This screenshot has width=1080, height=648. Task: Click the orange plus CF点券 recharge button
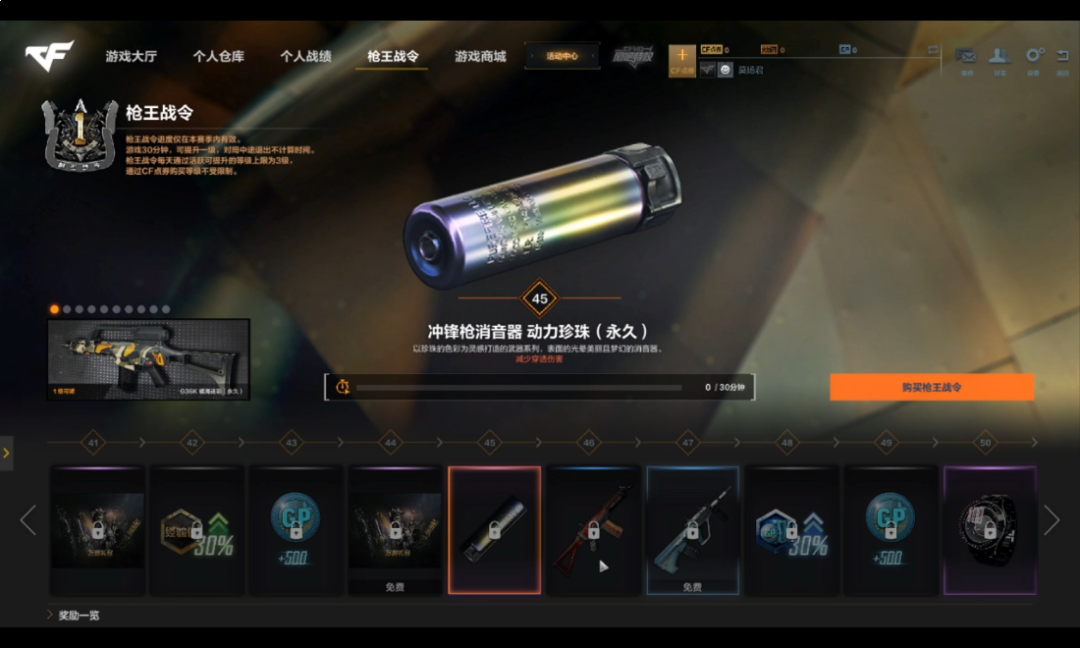click(x=682, y=58)
